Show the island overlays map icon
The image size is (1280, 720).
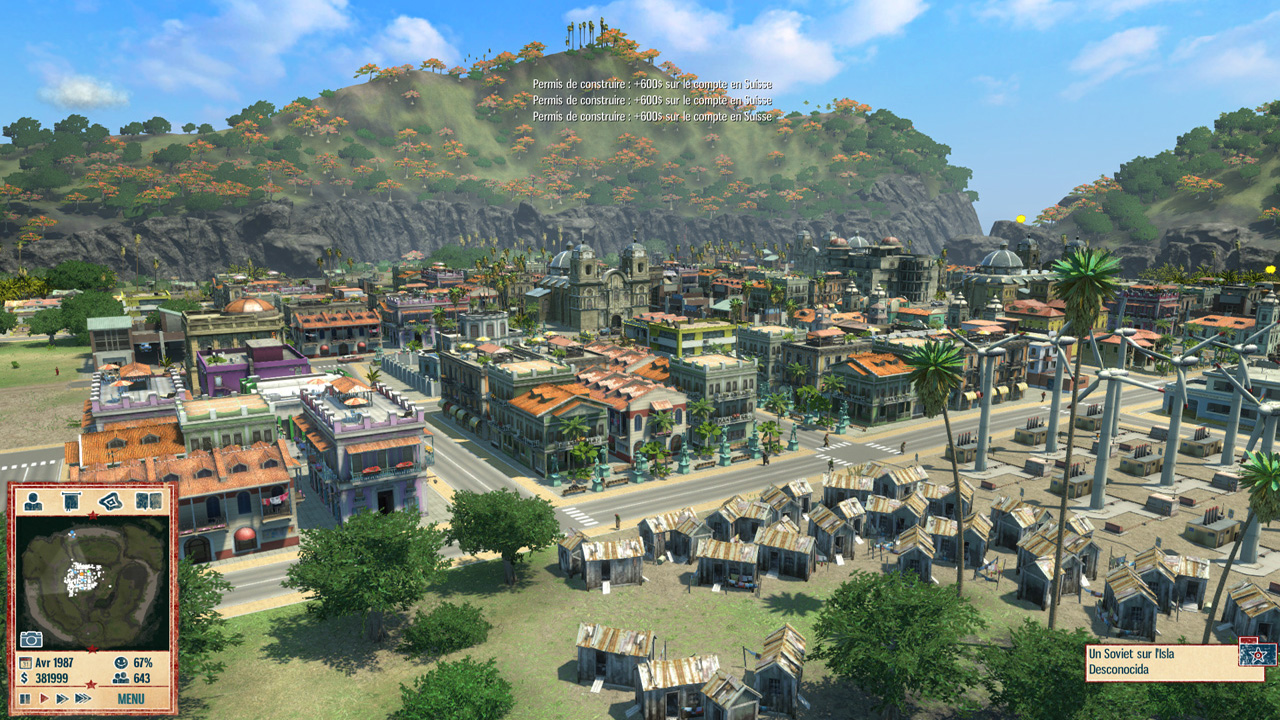[110, 501]
